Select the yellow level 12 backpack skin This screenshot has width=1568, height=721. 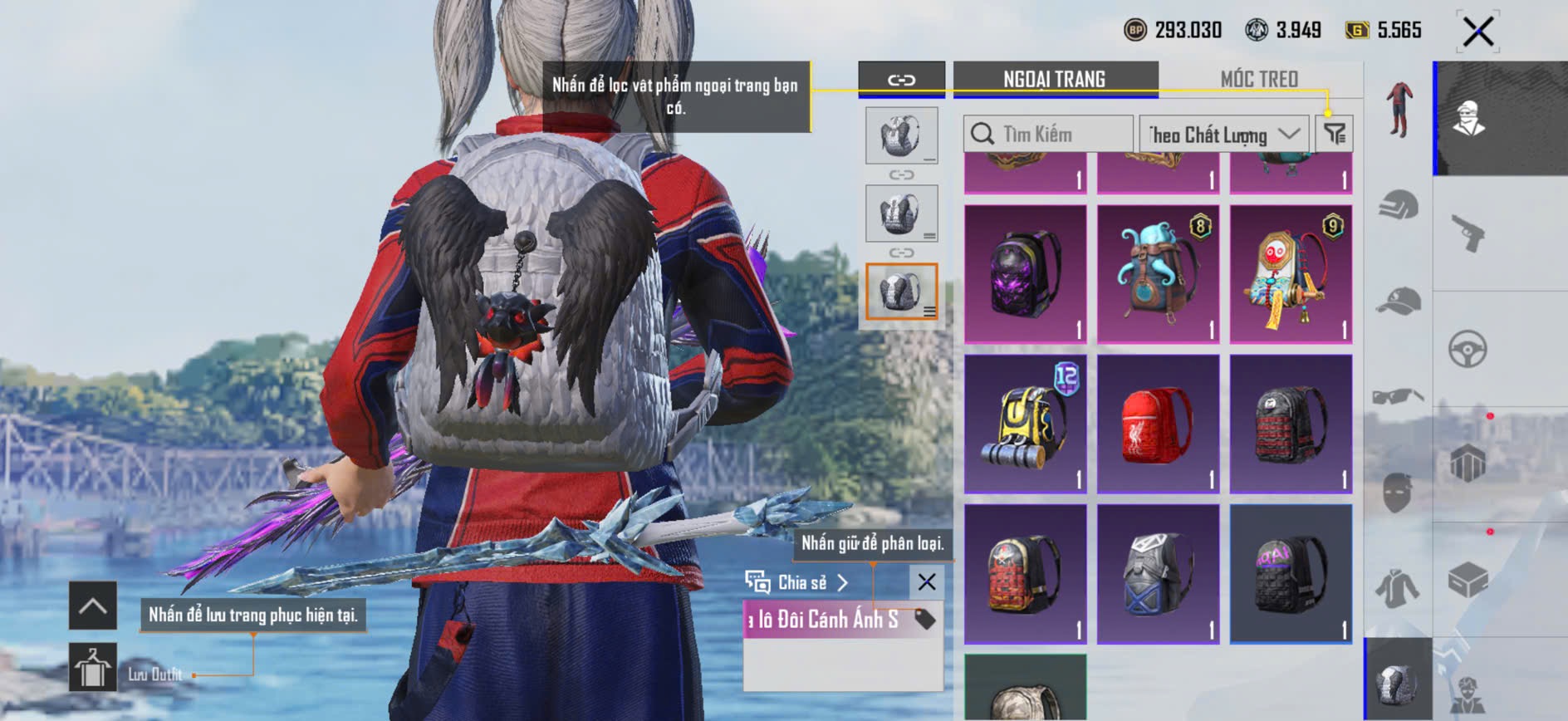1026,424
